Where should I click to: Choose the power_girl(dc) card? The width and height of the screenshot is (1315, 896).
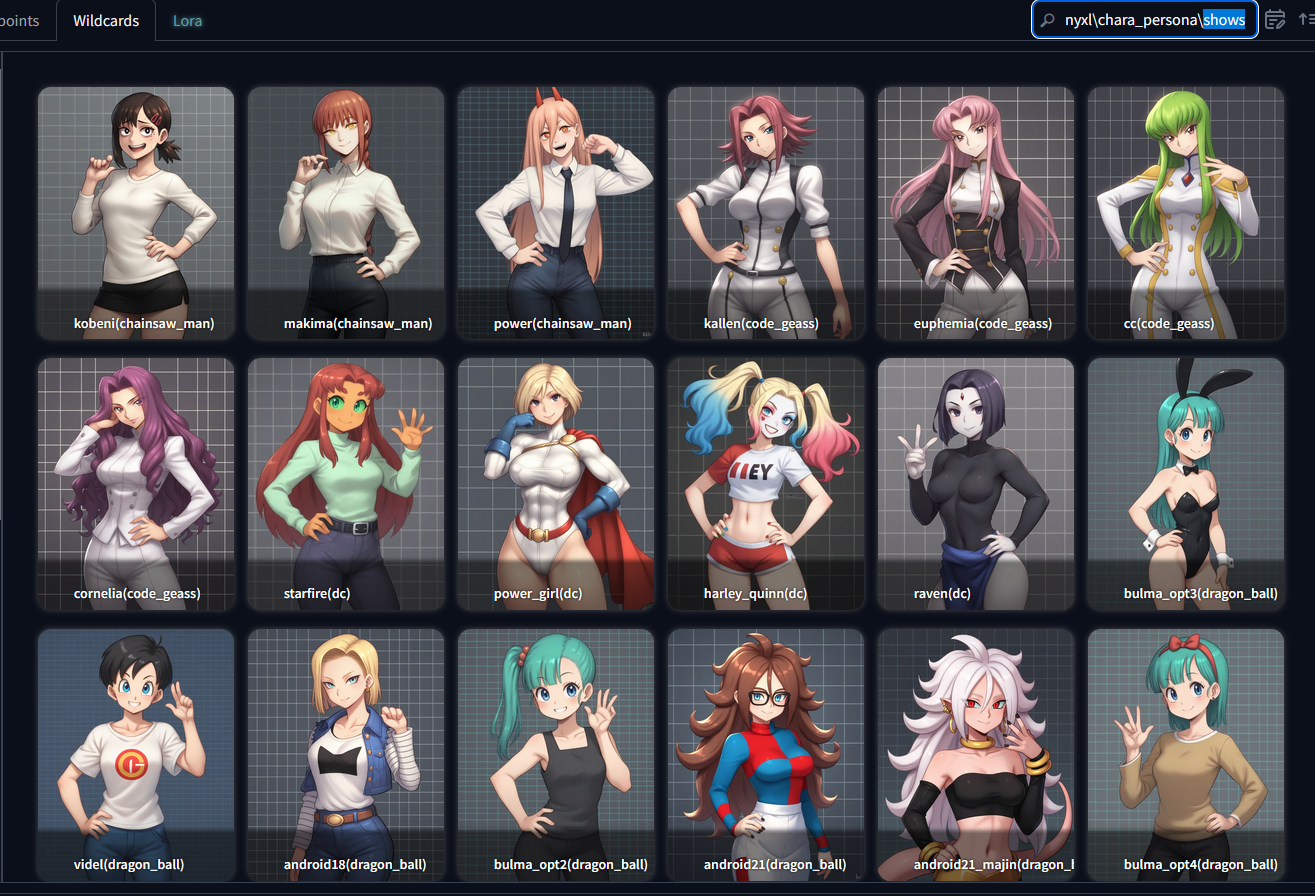556,483
